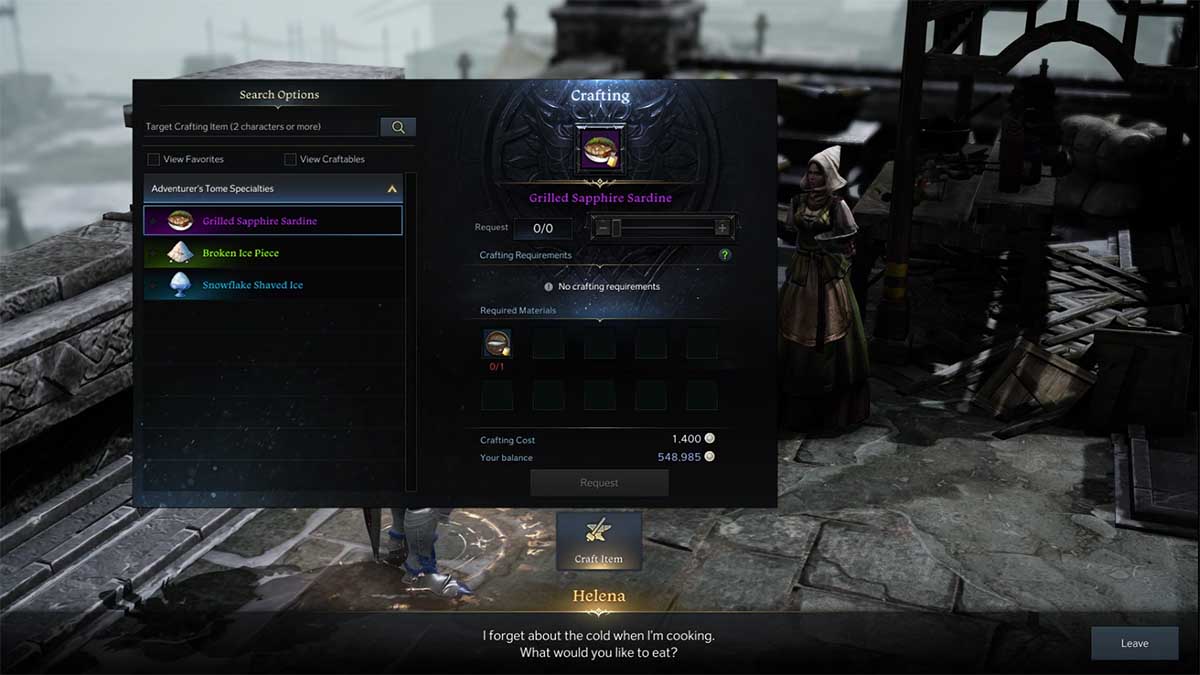
Task: Select the Grilled Sapphire Sardine recipe
Action: coord(273,221)
